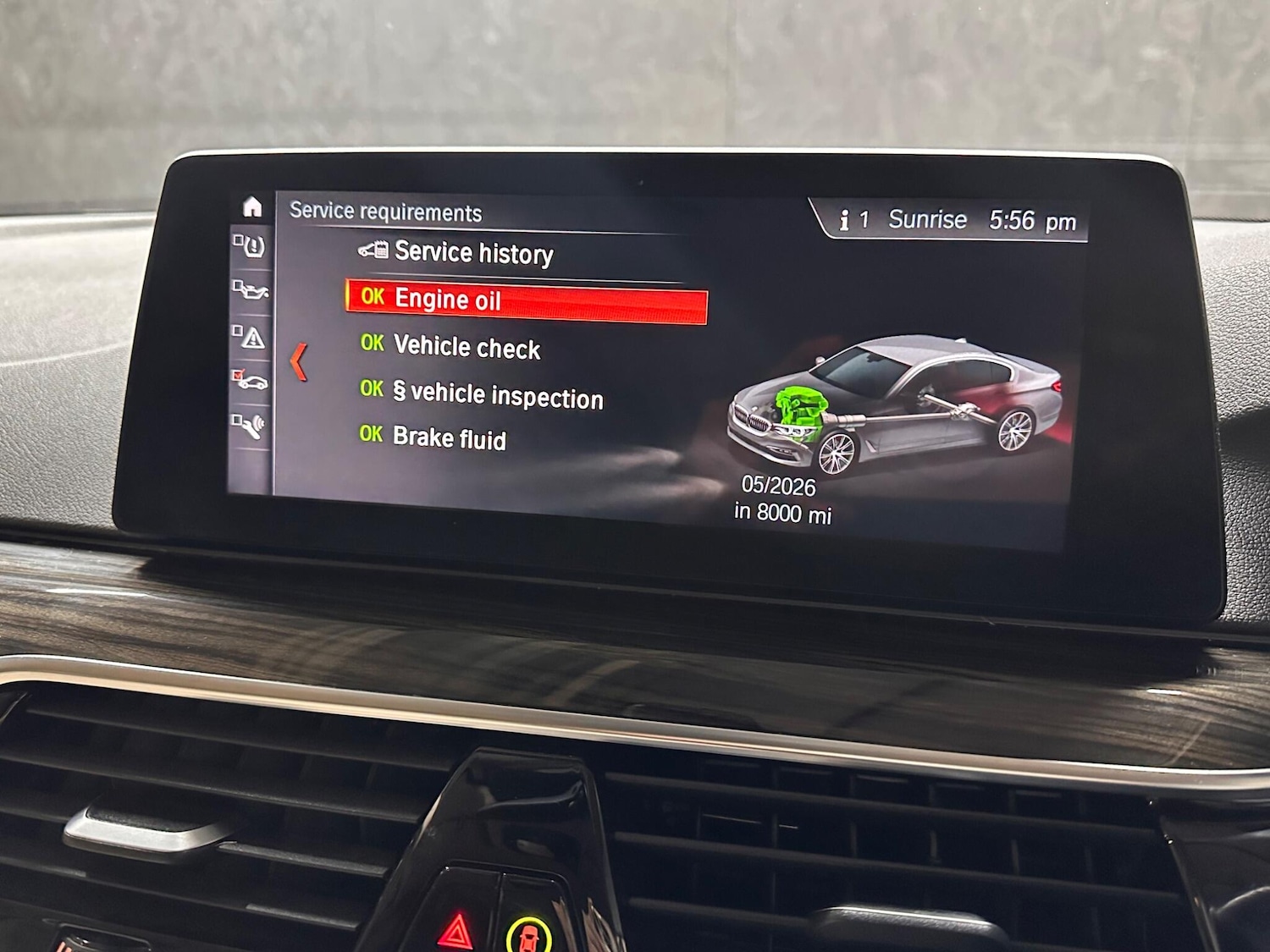This screenshot has height=952, width=1270.
Task: Select the highlighted Engine oil row
Action: coord(525,300)
